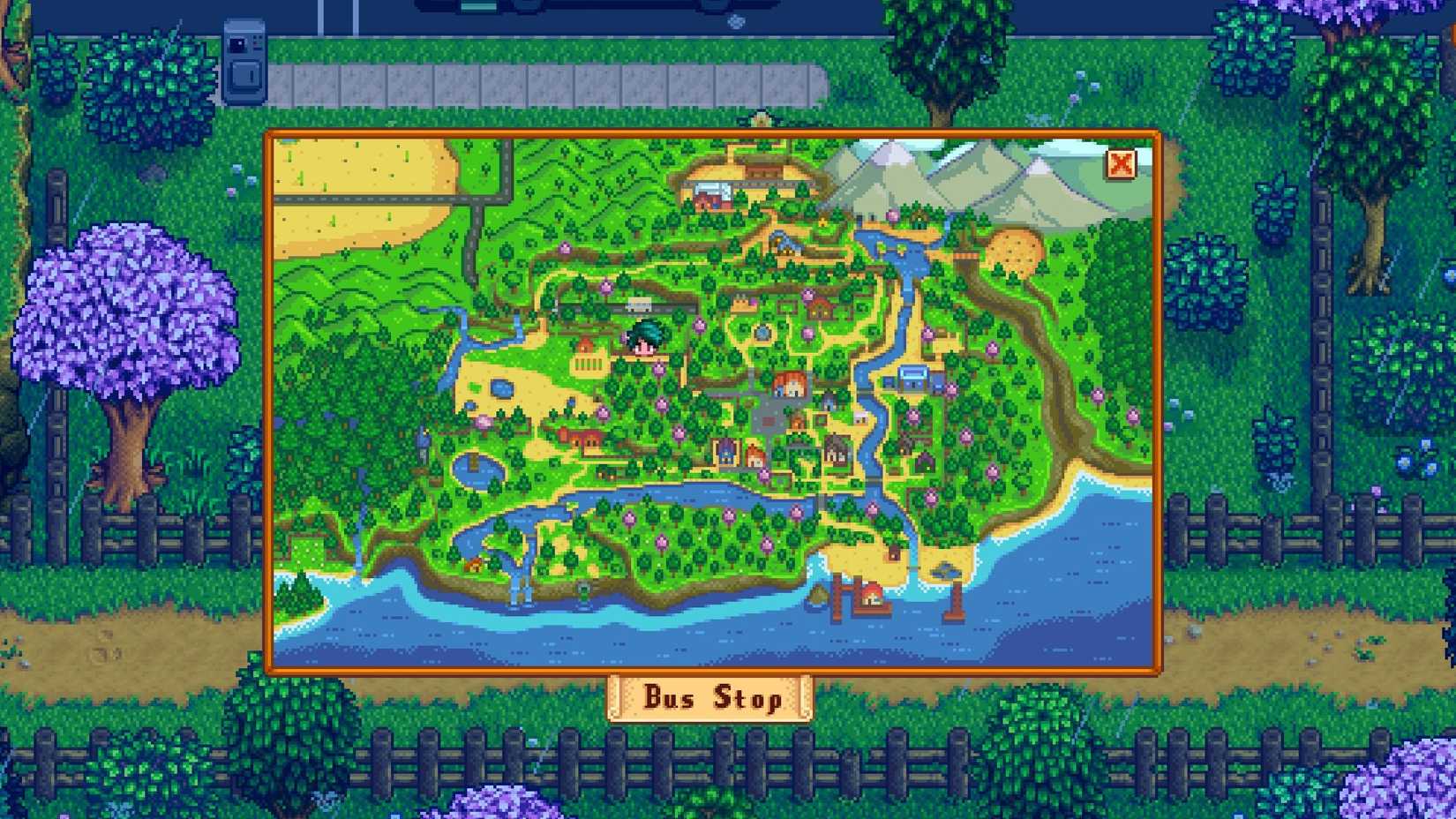Close the map with the X button
This screenshot has width=1456, height=819.
tap(1121, 165)
